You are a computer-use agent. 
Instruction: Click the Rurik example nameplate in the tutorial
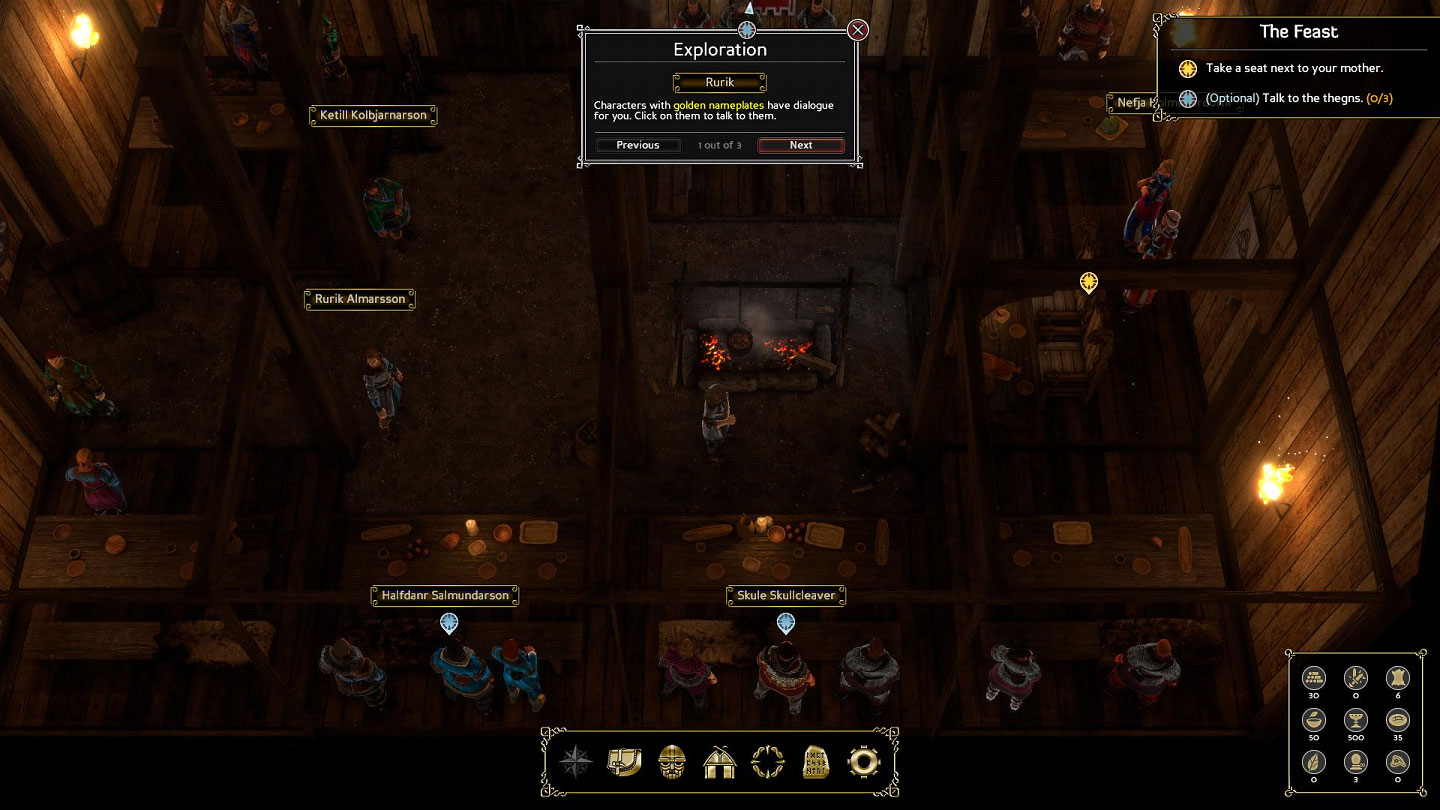[720, 83]
